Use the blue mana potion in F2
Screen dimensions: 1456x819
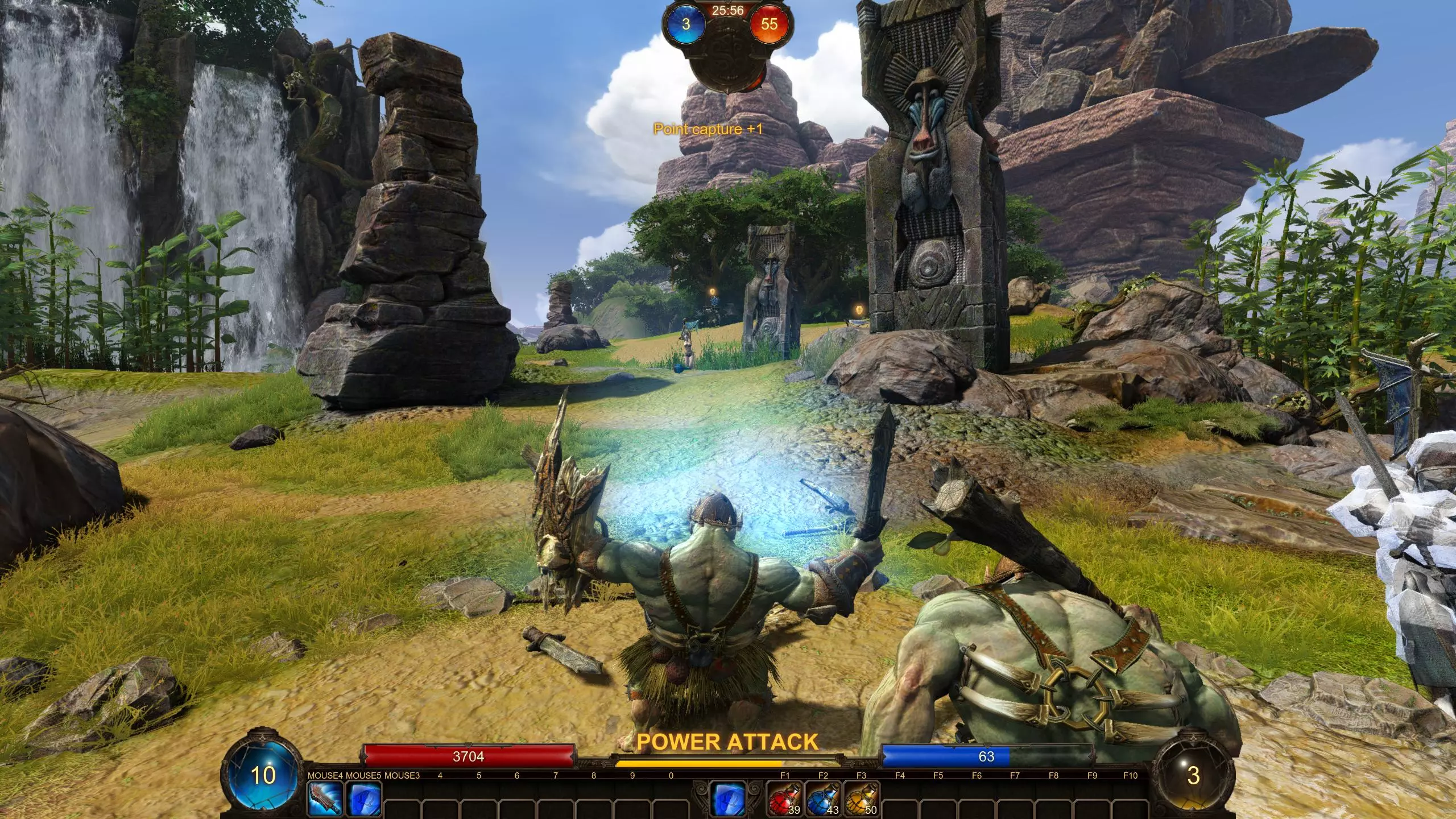pos(823,799)
